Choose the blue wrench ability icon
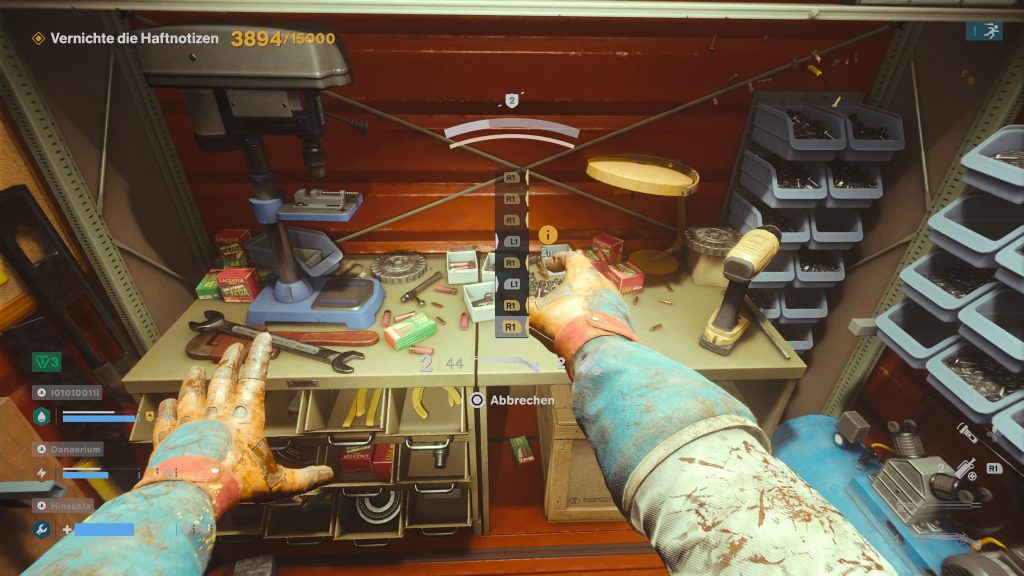 [41, 529]
